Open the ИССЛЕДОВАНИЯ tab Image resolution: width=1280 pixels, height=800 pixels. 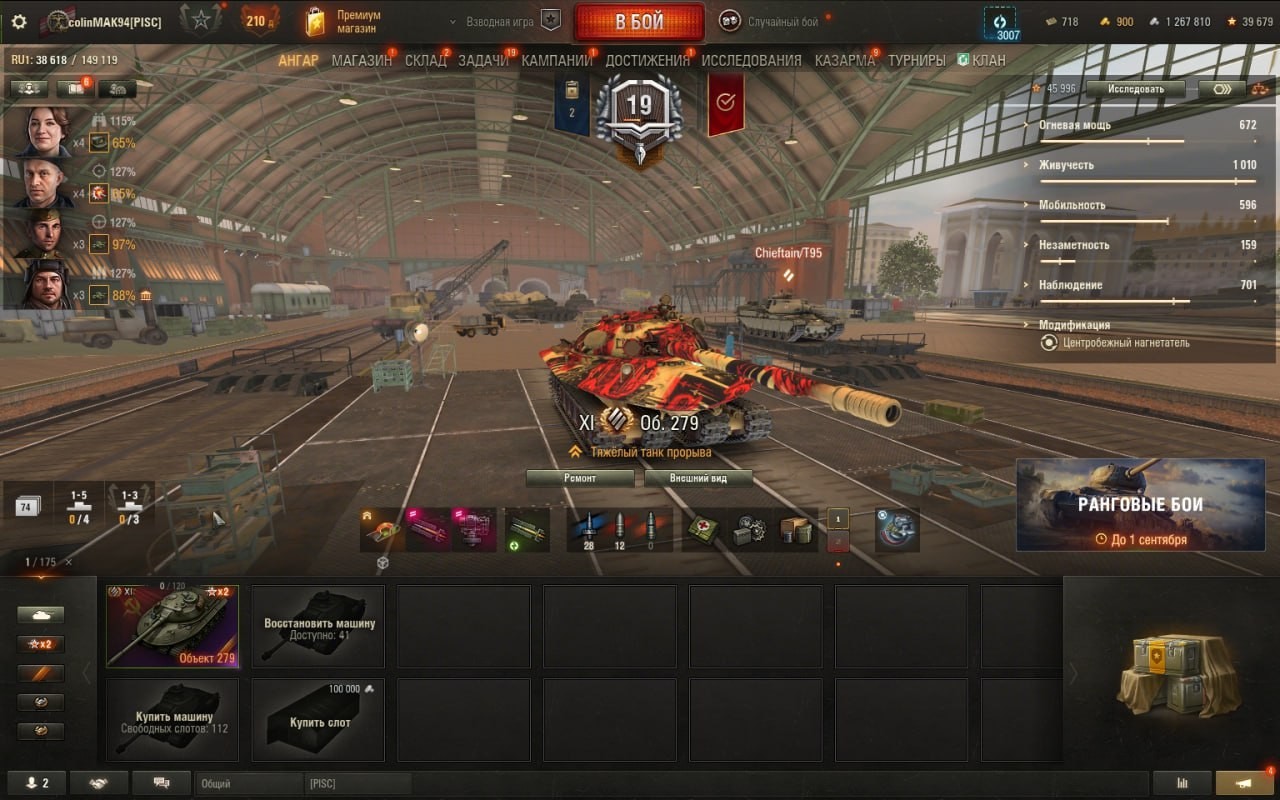pyautogui.click(x=751, y=60)
